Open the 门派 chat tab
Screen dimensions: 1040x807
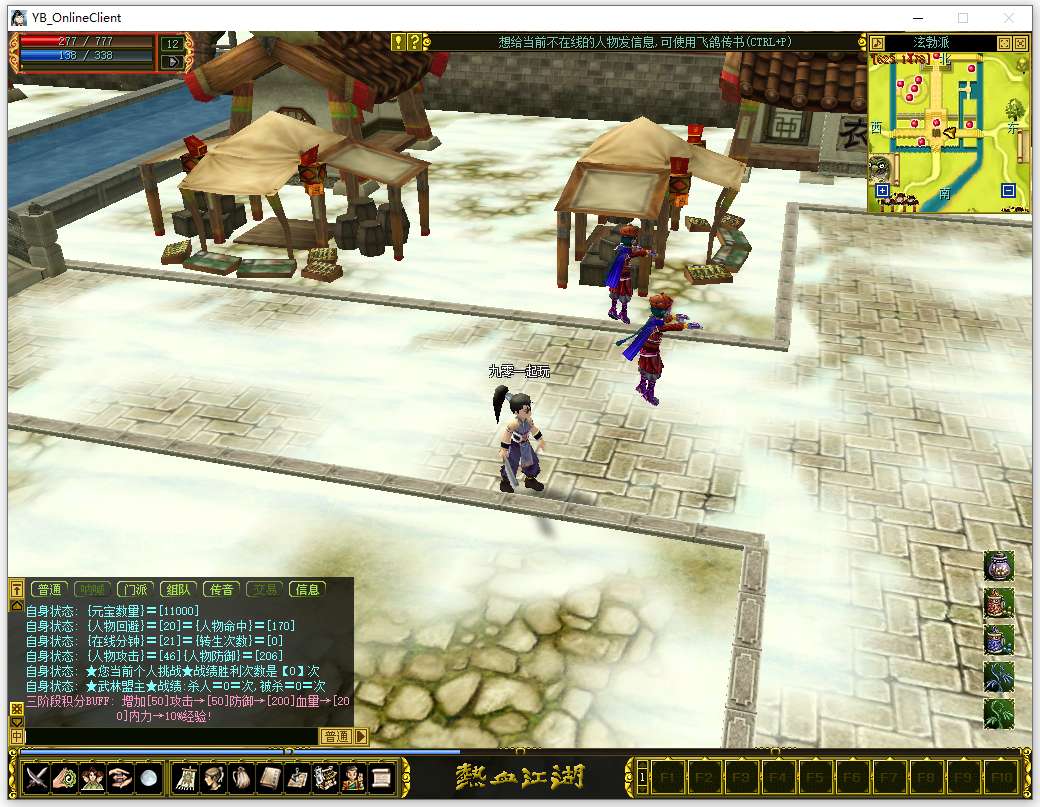133,590
